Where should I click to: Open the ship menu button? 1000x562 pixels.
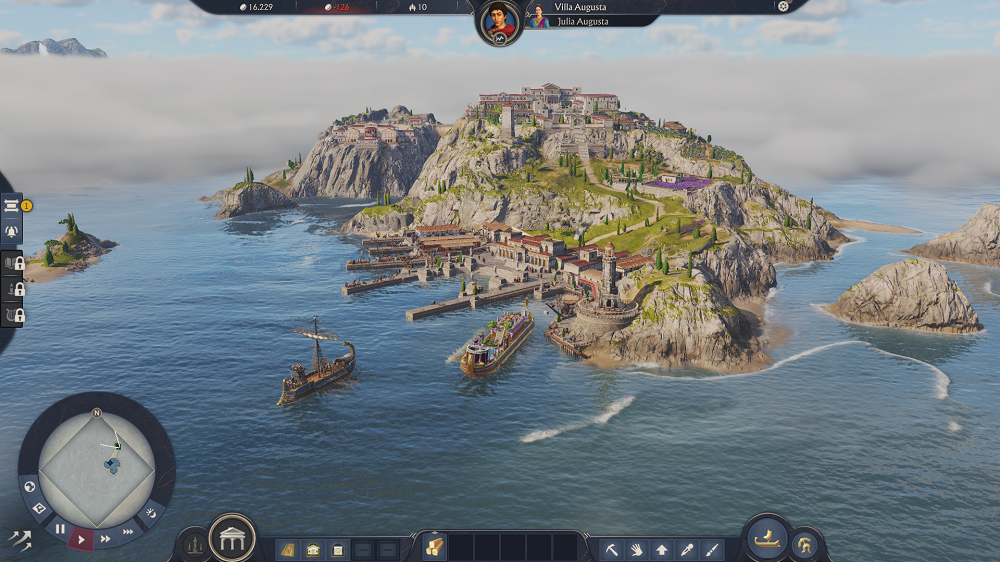click(x=767, y=540)
